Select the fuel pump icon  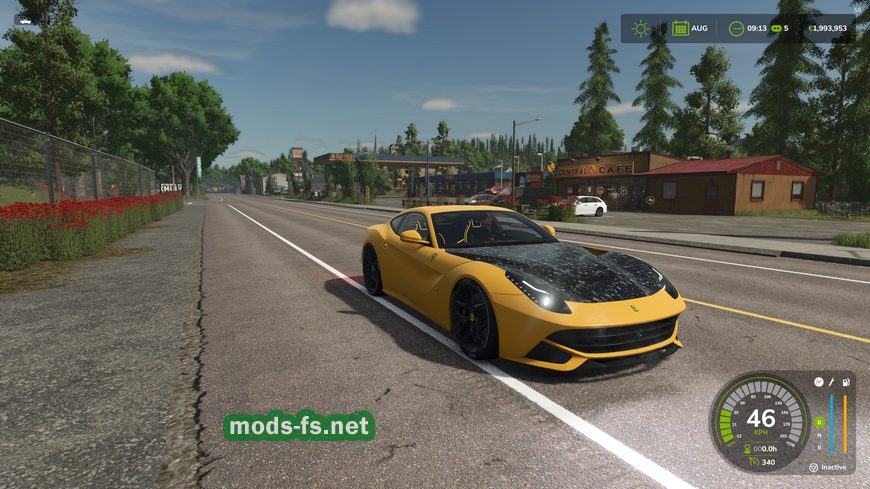click(x=846, y=381)
